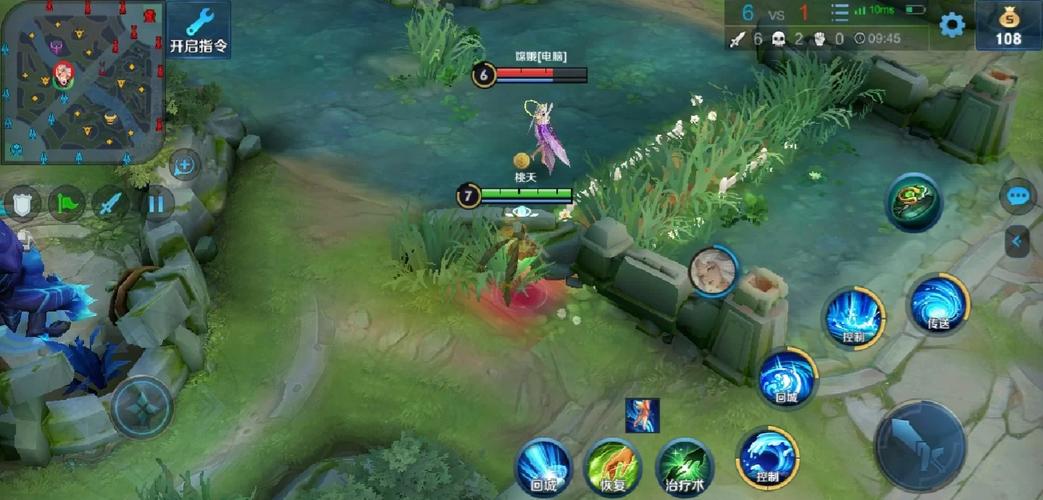The image size is (1043, 500).
Task: Open the blue chat bubble
Action: click(x=1018, y=196)
